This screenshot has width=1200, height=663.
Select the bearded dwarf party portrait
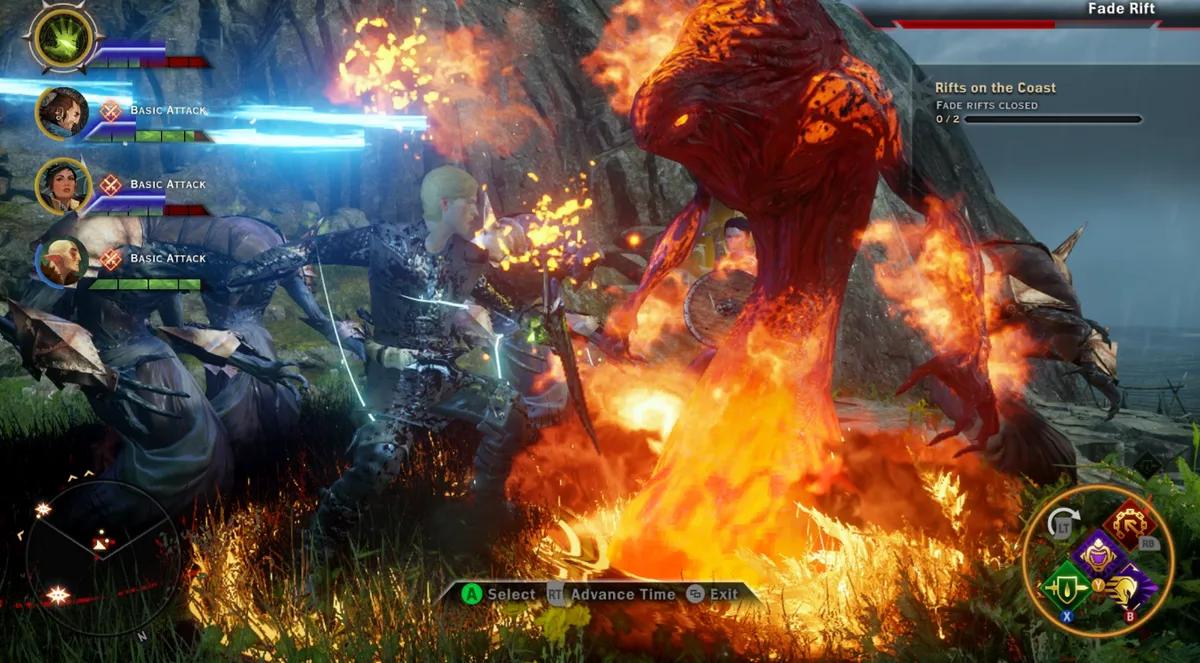[x=63, y=112]
